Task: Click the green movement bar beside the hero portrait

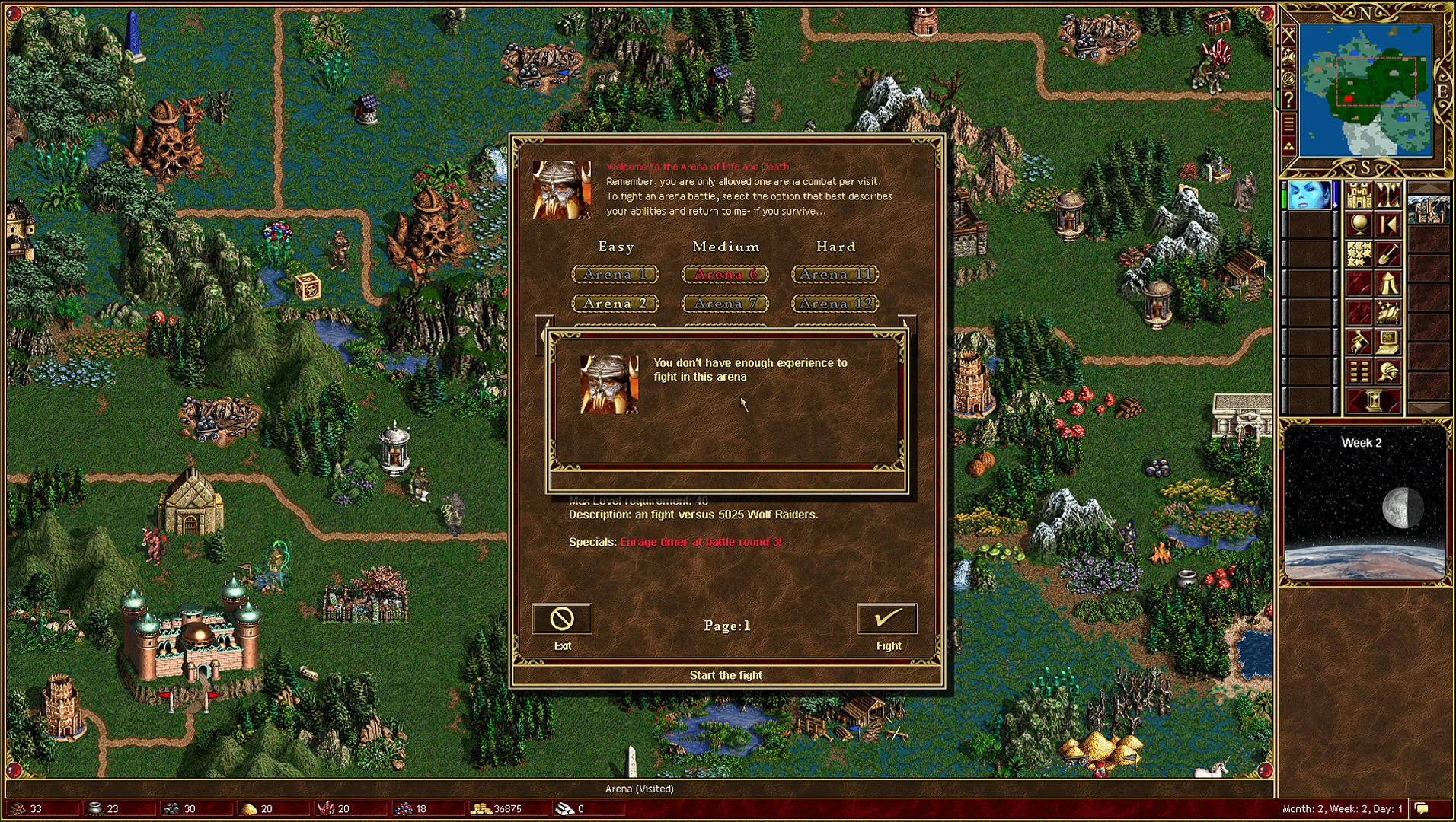Action: [x=1283, y=198]
